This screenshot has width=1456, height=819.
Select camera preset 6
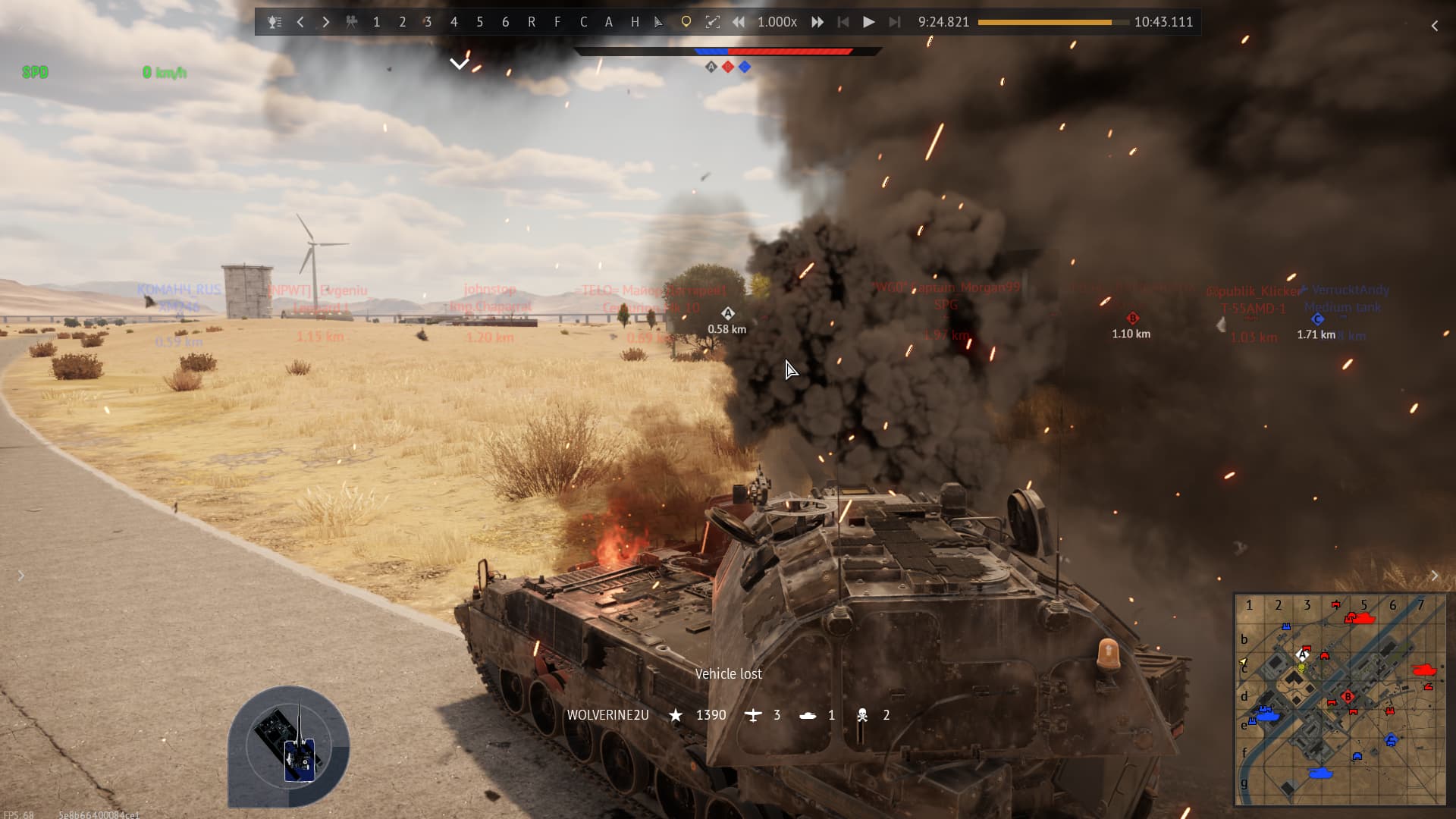point(506,22)
